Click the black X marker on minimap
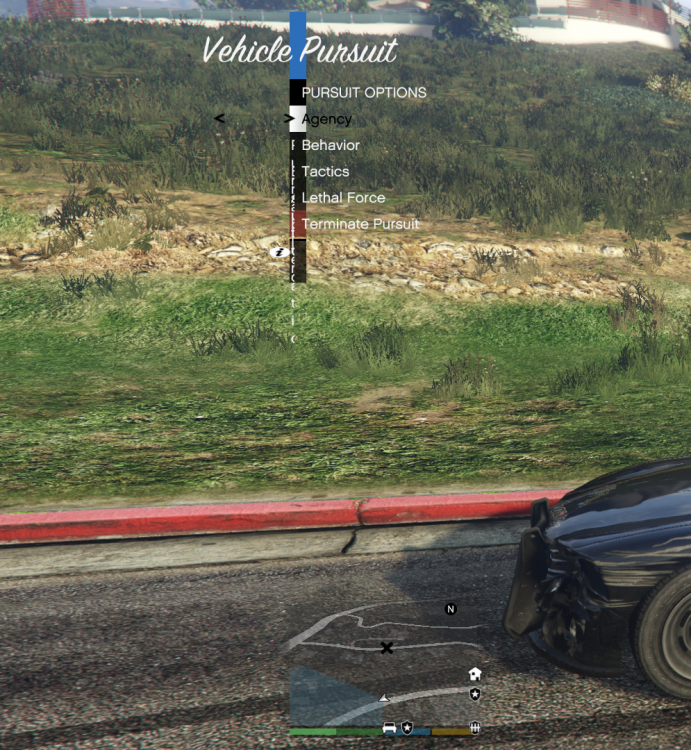 [x=386, y=648]
